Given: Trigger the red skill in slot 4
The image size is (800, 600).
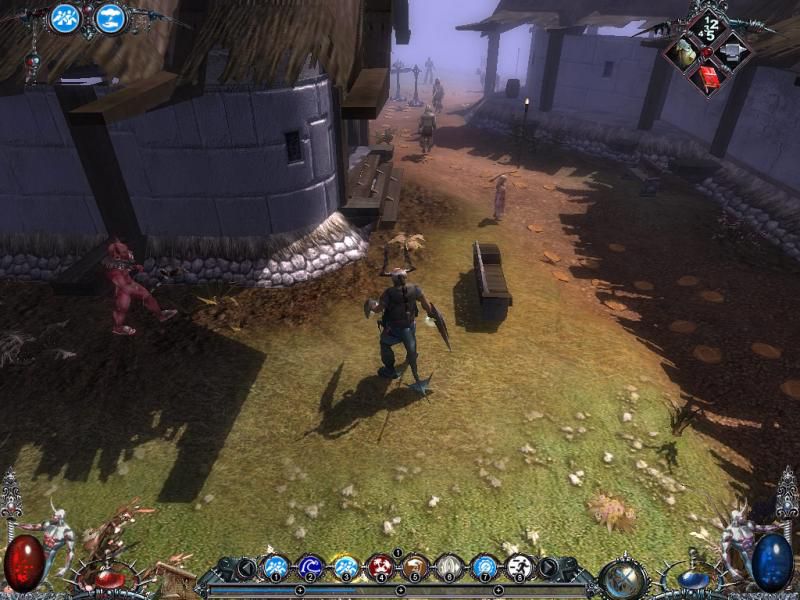Looking at the screenshot, I should (380, 568).
